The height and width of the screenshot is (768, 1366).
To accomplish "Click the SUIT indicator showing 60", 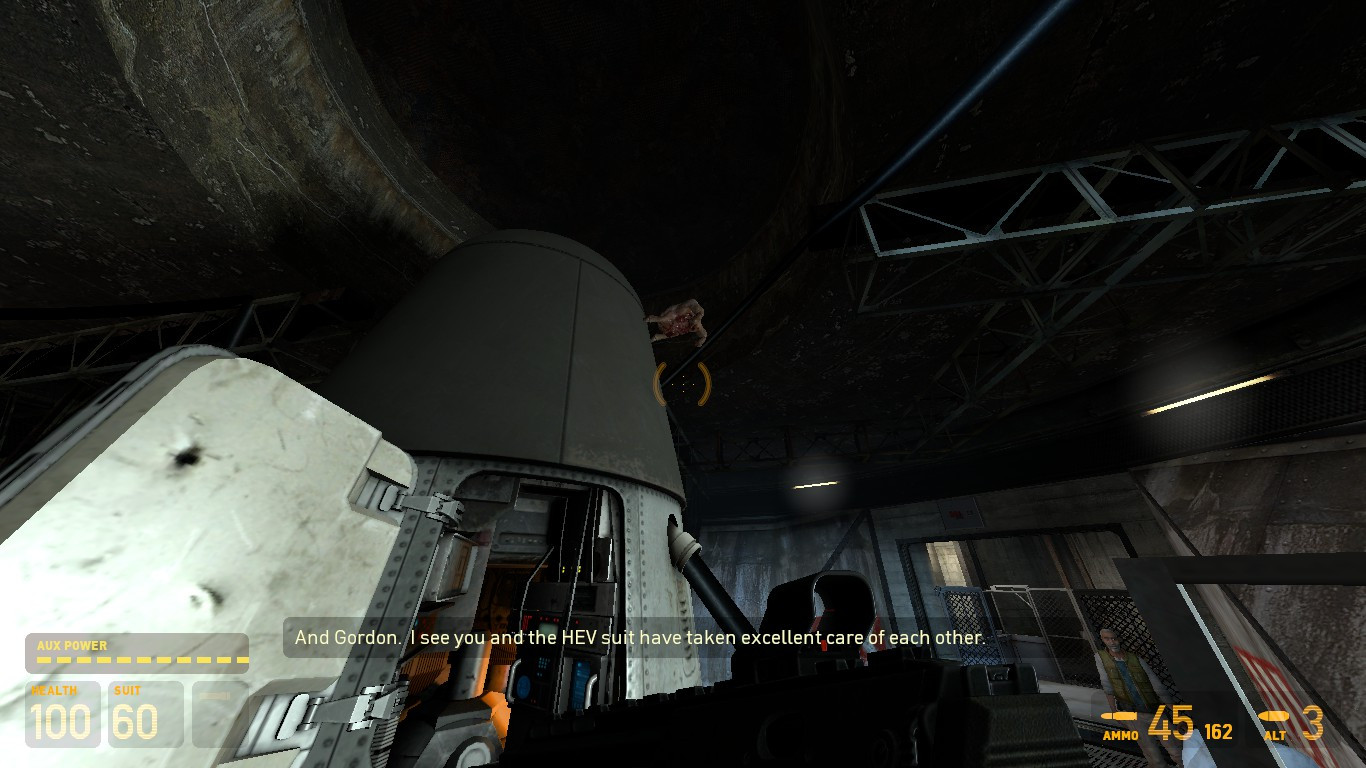I will pyautogui.click(x=145, y=716).
